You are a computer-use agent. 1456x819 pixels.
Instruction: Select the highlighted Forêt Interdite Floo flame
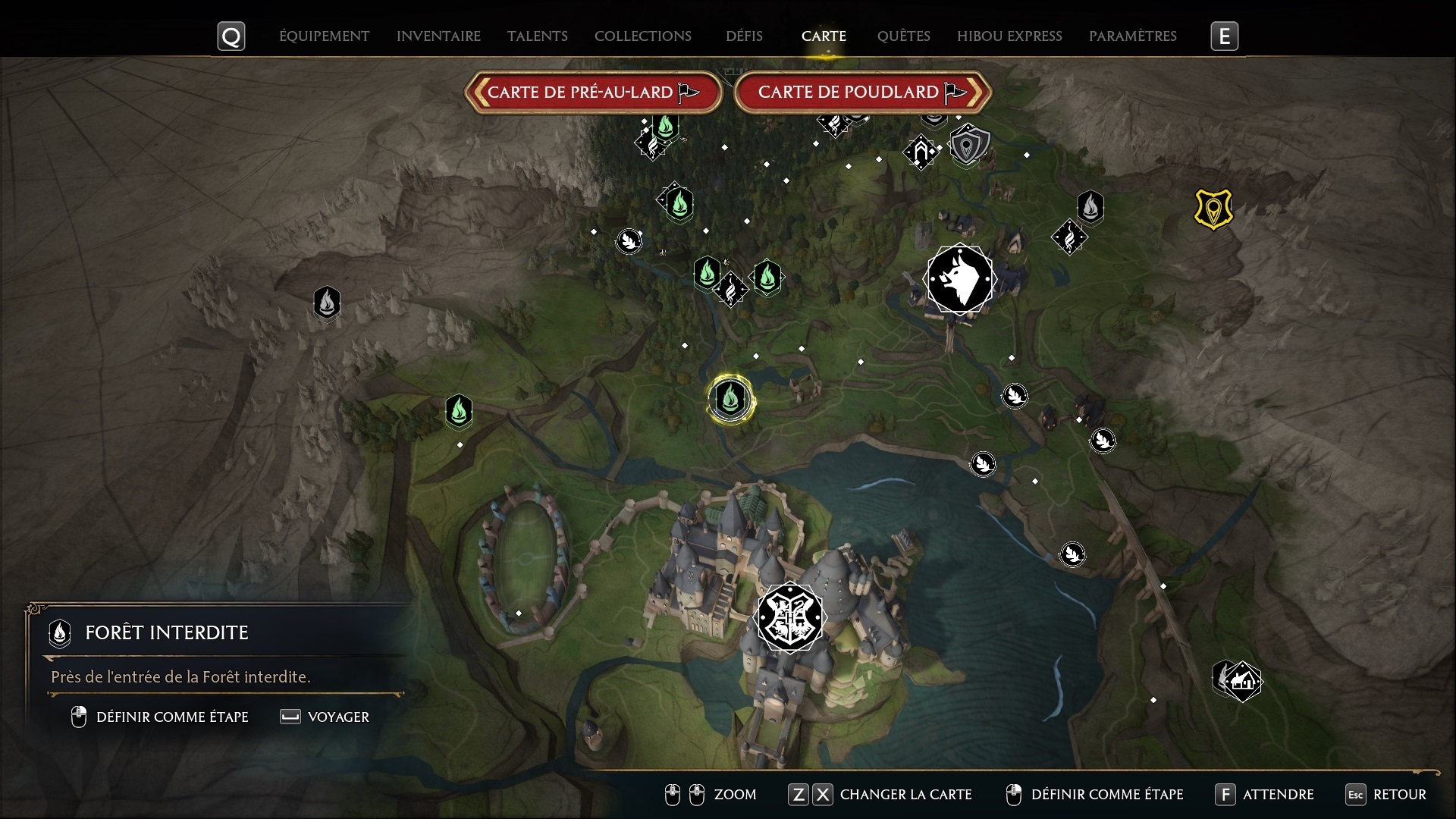coord(730,398)
